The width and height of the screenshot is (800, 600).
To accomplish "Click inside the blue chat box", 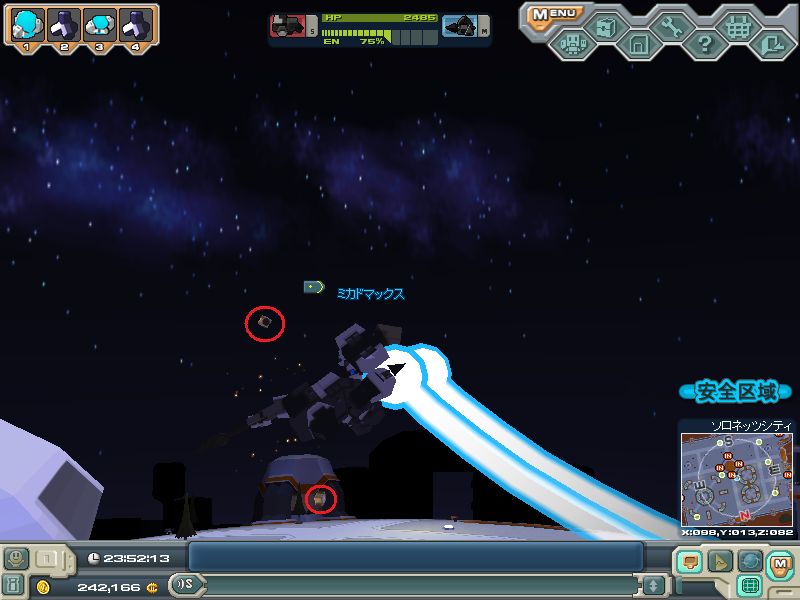I will tap(415, 557).
